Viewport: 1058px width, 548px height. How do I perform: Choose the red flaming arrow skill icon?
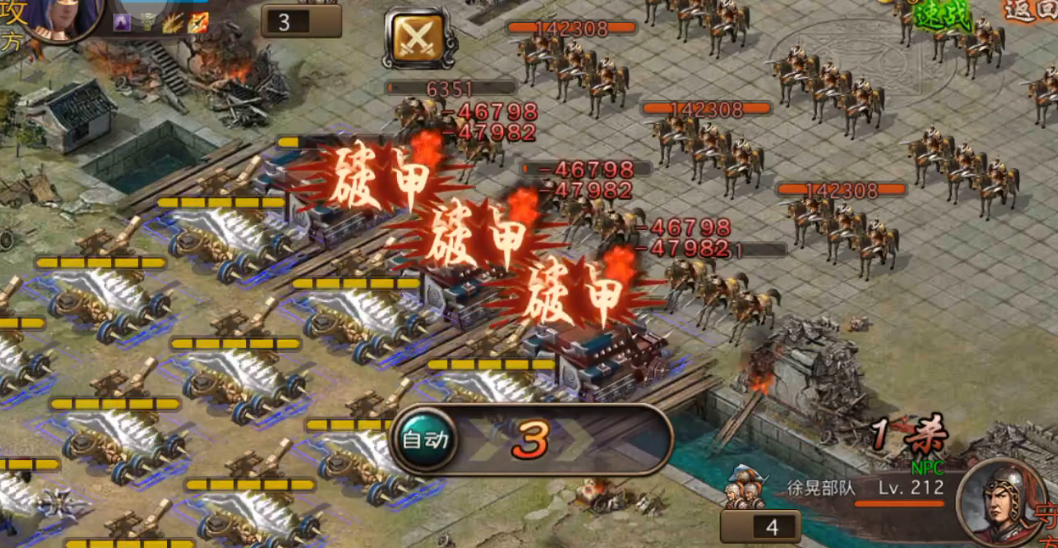(x=198, y=22)
